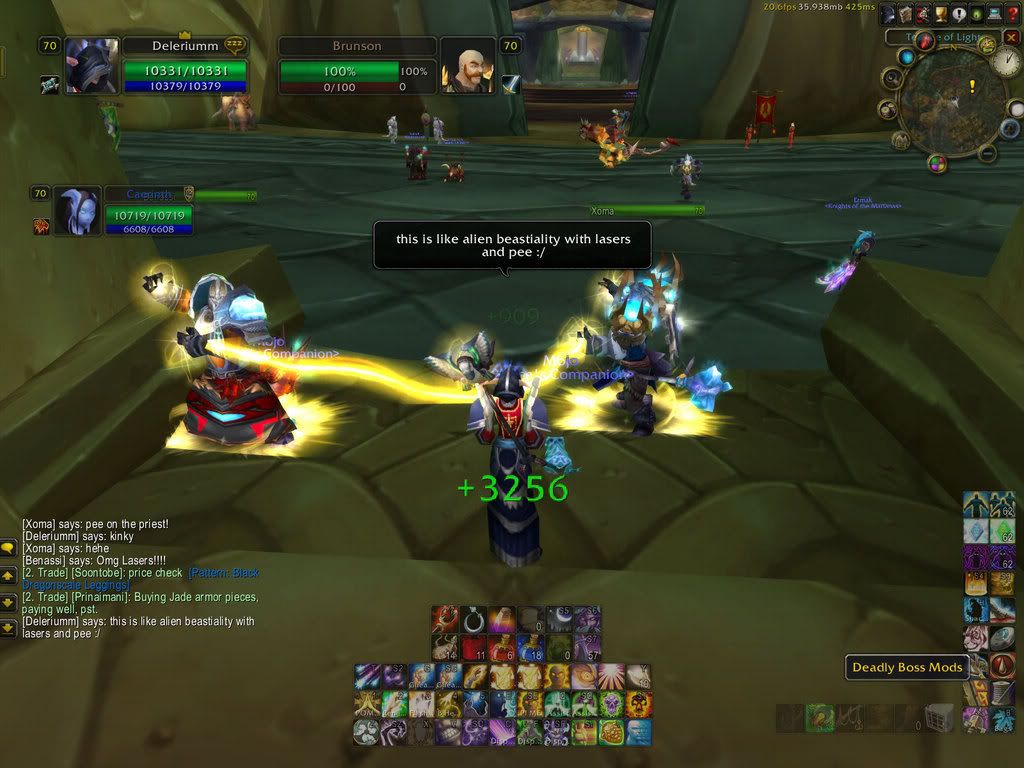Cast the orange flaming skull ability

[x=639, y=704]
